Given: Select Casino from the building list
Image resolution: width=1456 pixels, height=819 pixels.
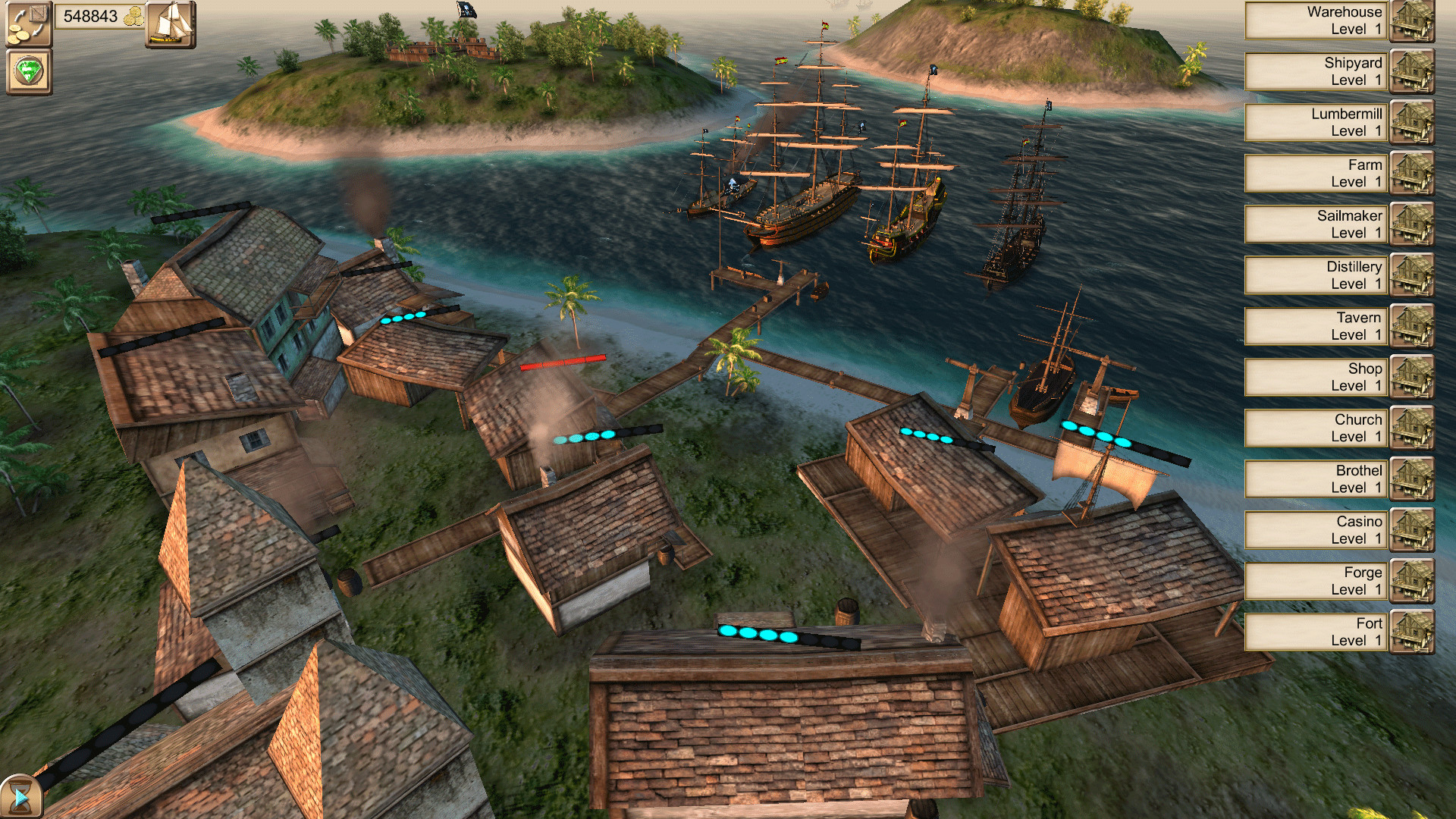Looking at the screenshot, I should 1316,529.
